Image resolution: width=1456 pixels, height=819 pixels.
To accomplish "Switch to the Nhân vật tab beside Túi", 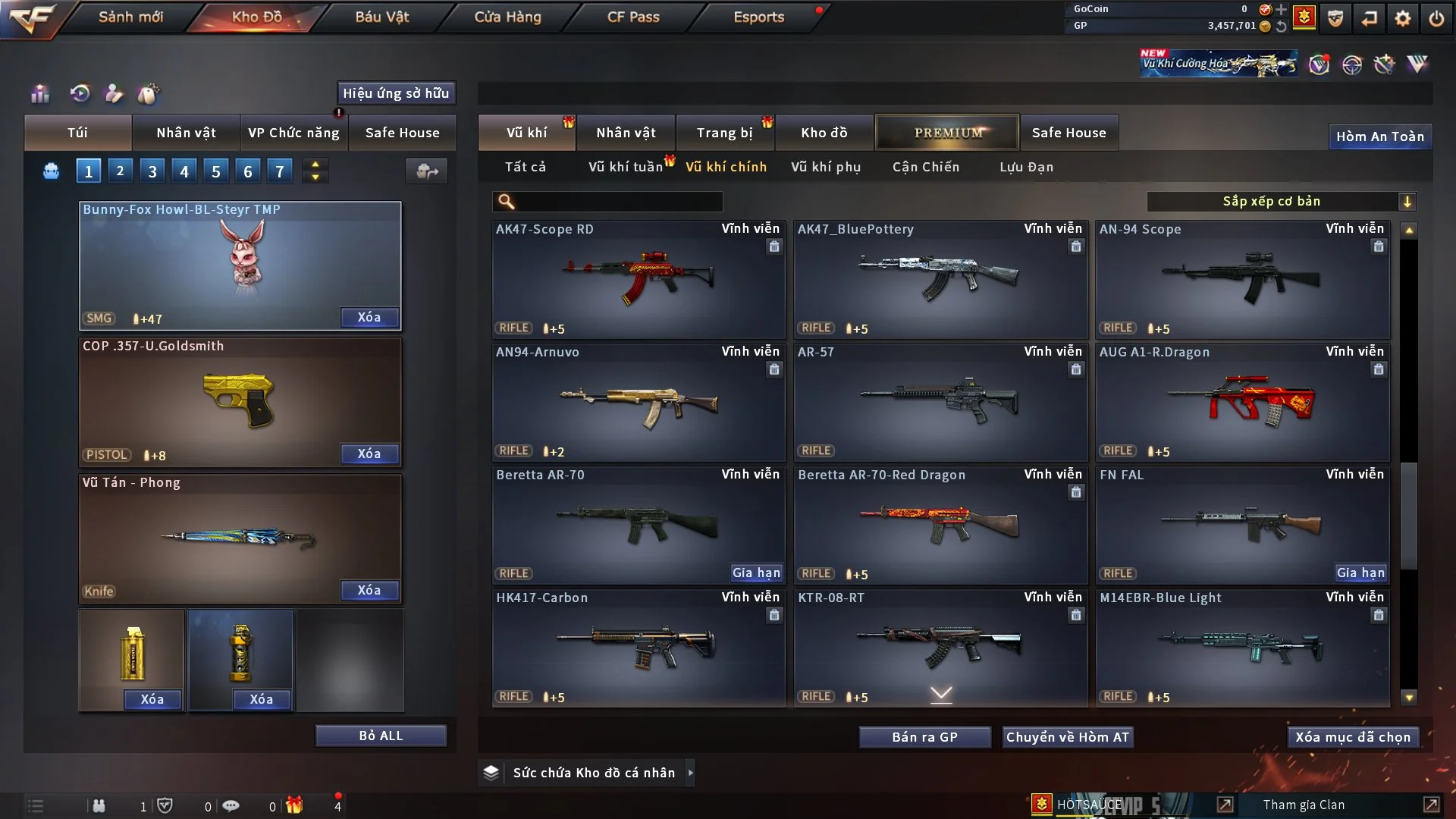I will (186, 133).
